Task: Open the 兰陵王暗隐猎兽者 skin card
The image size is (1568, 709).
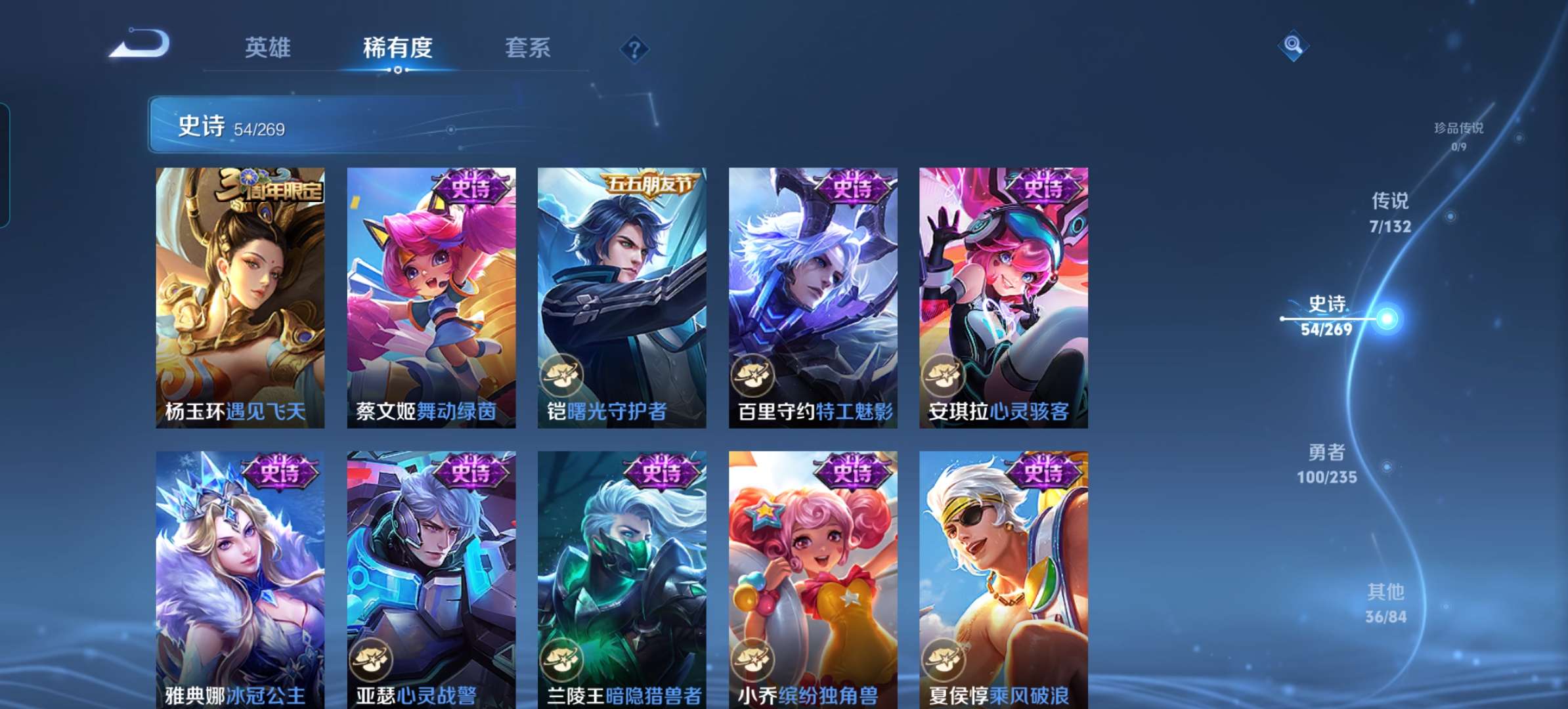Action: coord(620,571)
